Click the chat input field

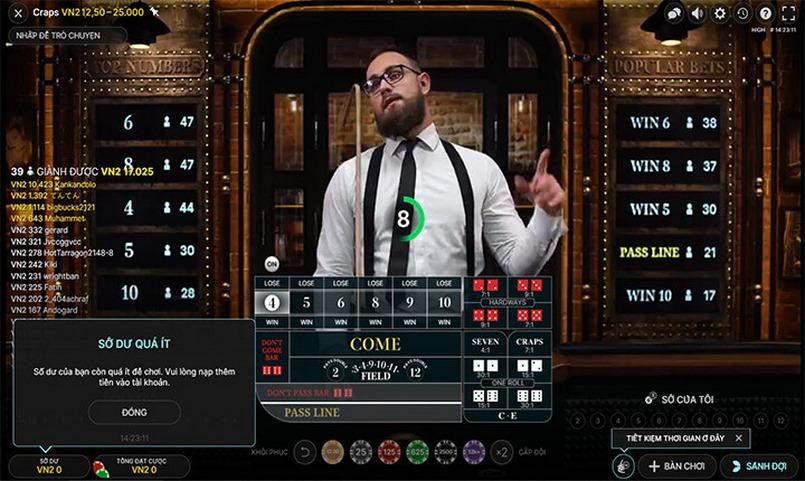[x=66, y=35]
